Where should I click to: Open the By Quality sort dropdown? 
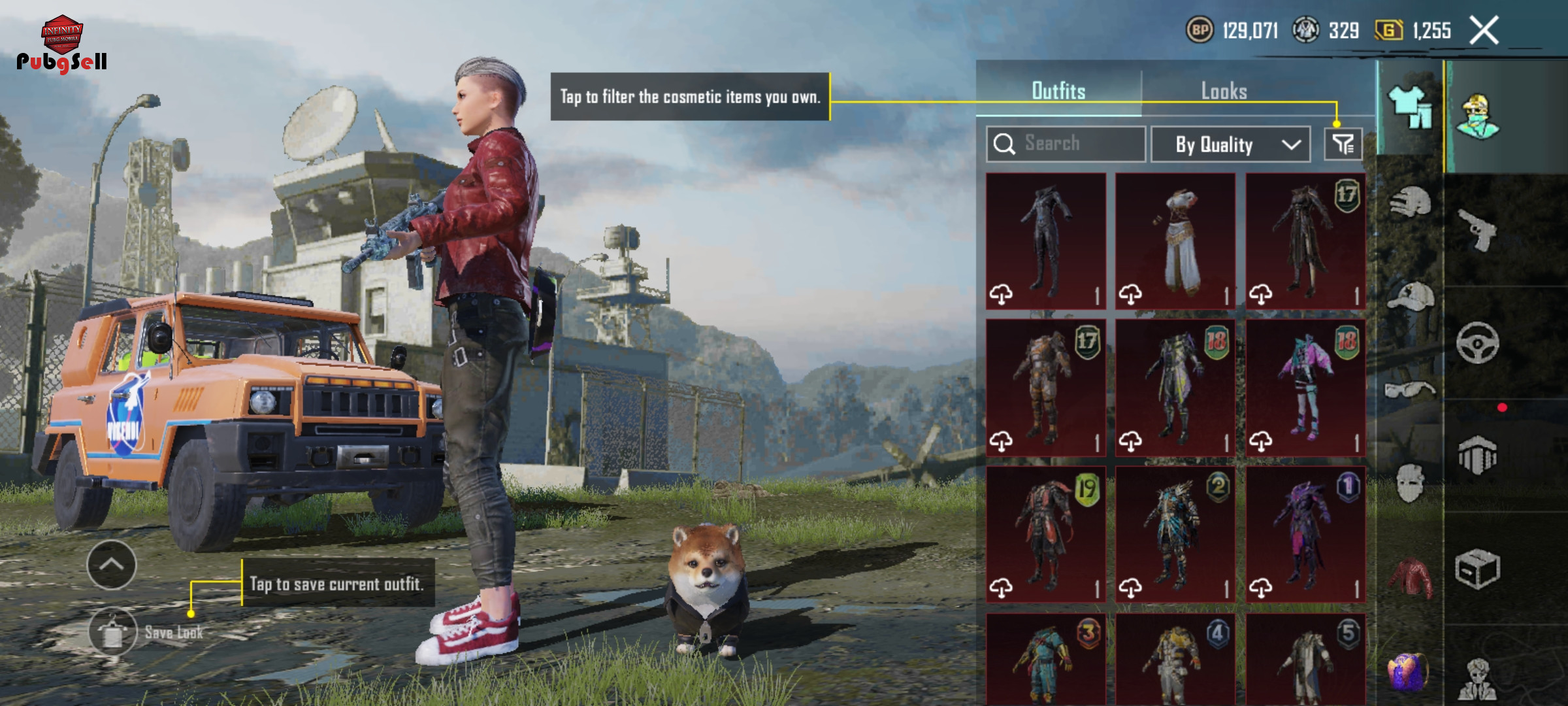(x=1230, y=144)
